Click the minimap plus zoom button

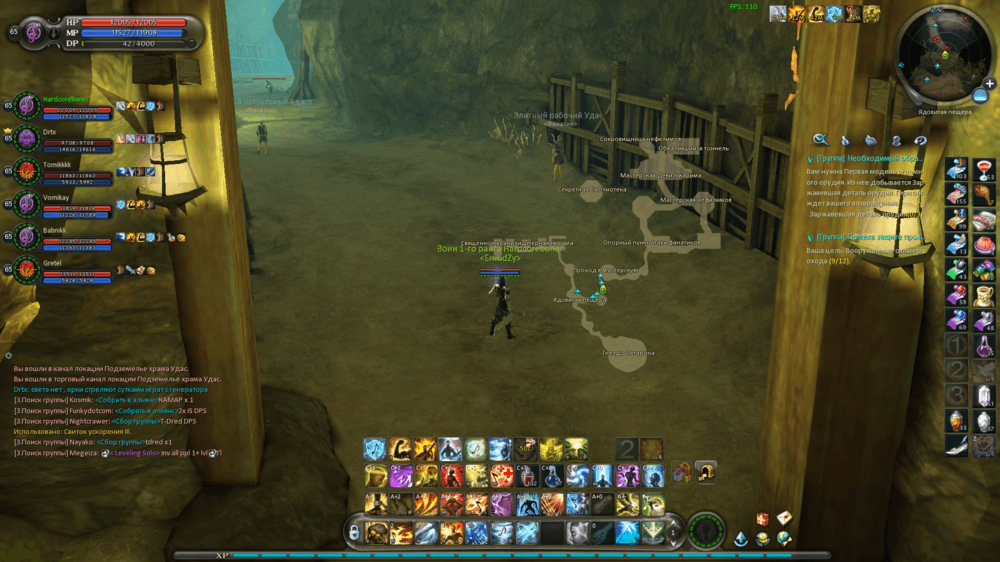[989, 83]
